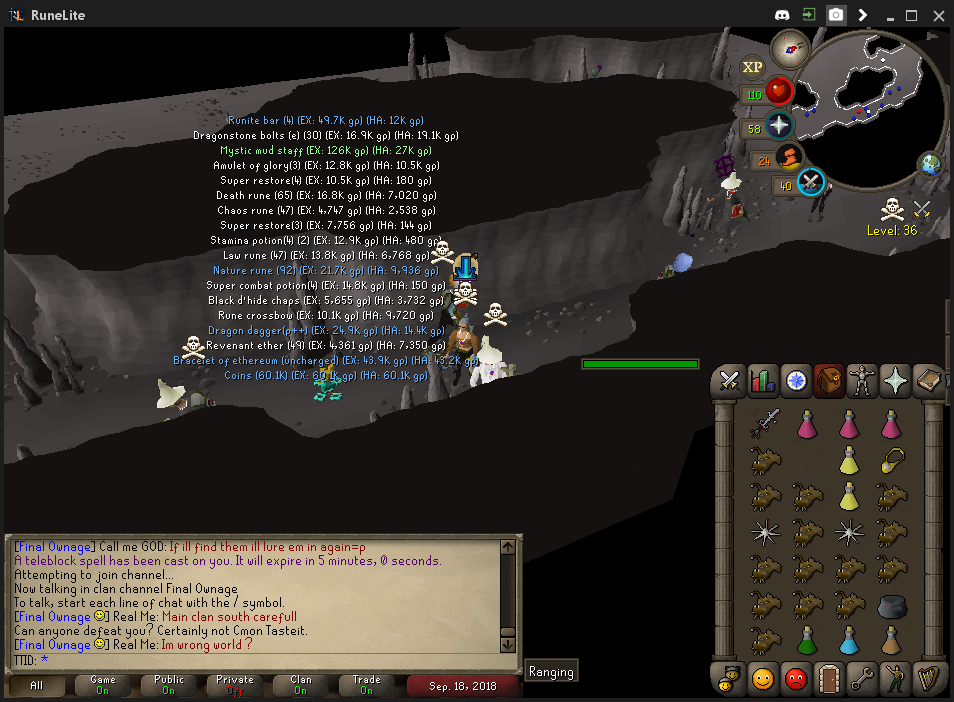The height and width of the screenshot is (702, 954).
Task: Show the Prayer tab
Action: [x=894, y=381]
